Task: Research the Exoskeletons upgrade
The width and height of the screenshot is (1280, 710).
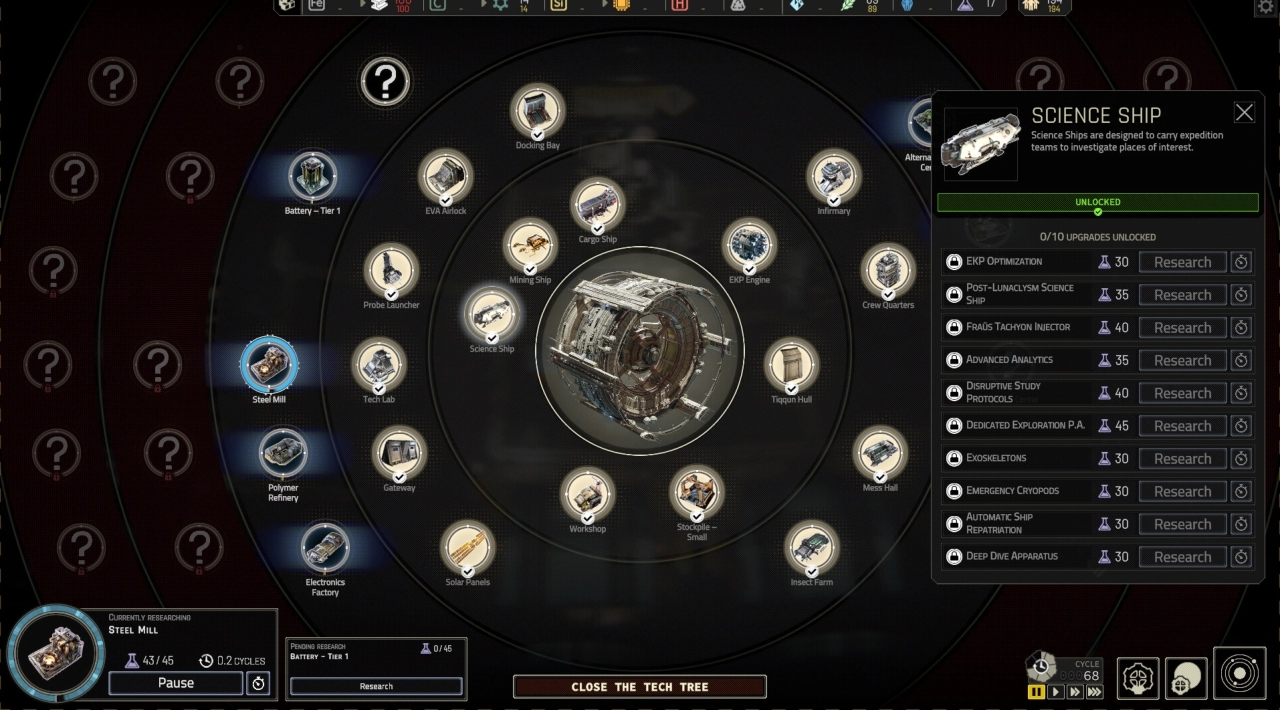Action: point(1182,459)
